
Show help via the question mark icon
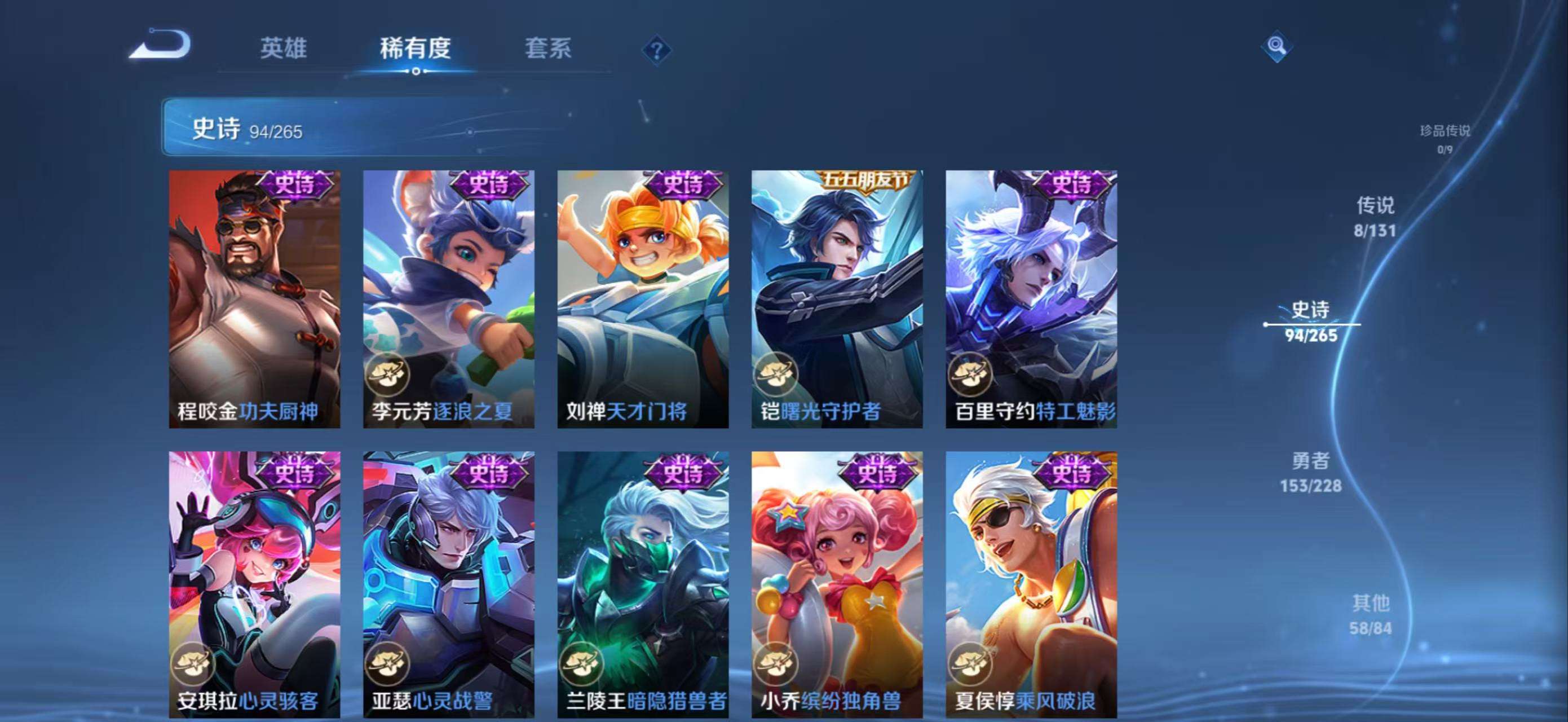click(656, 50)
